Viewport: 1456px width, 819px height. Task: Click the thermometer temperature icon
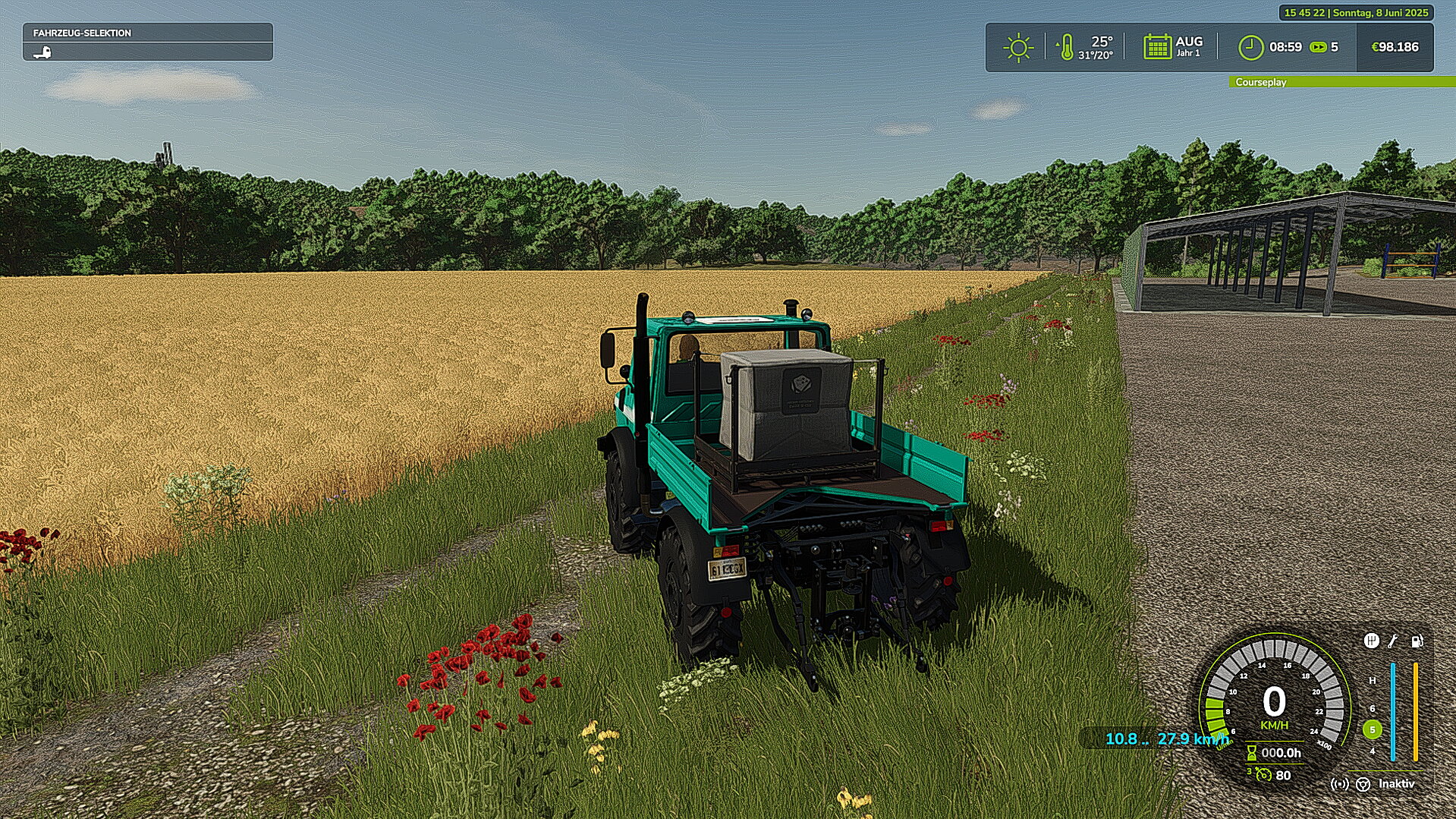coord(1066,48)
